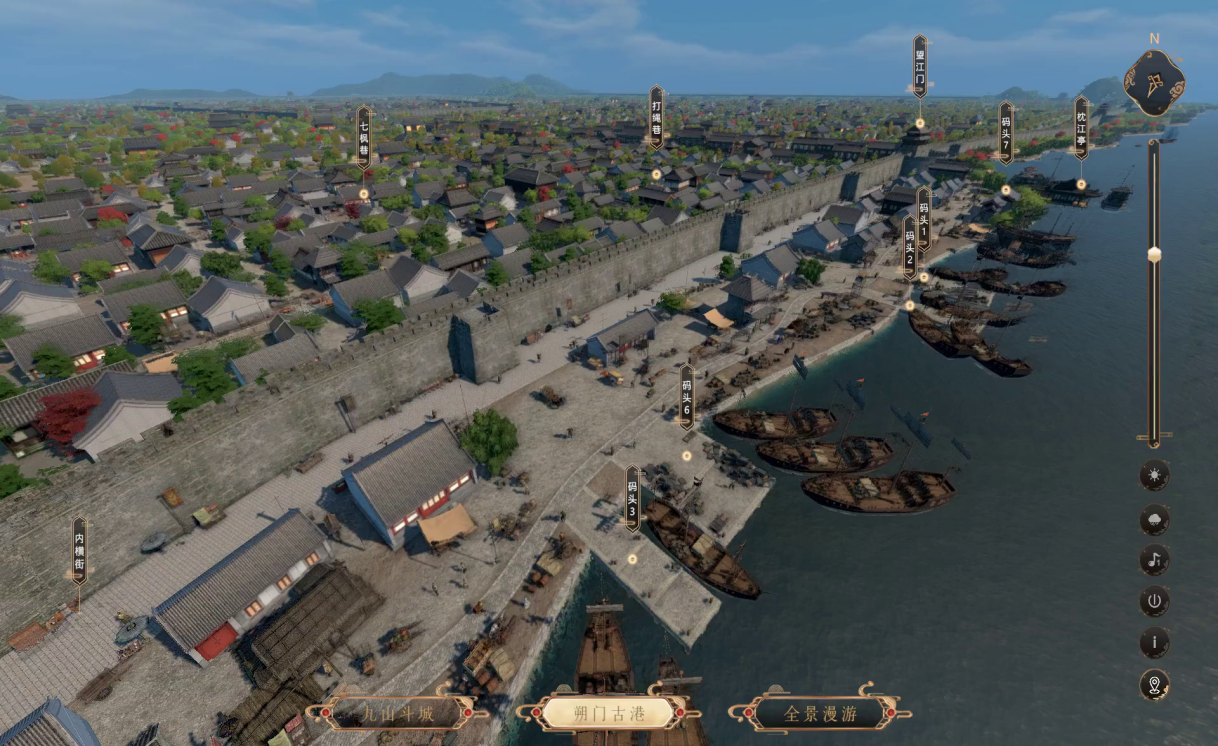The height and width of the screenshot is (746, 1218).
Task: Select the 打绳巷 location label
Action: tap(656, 117)
